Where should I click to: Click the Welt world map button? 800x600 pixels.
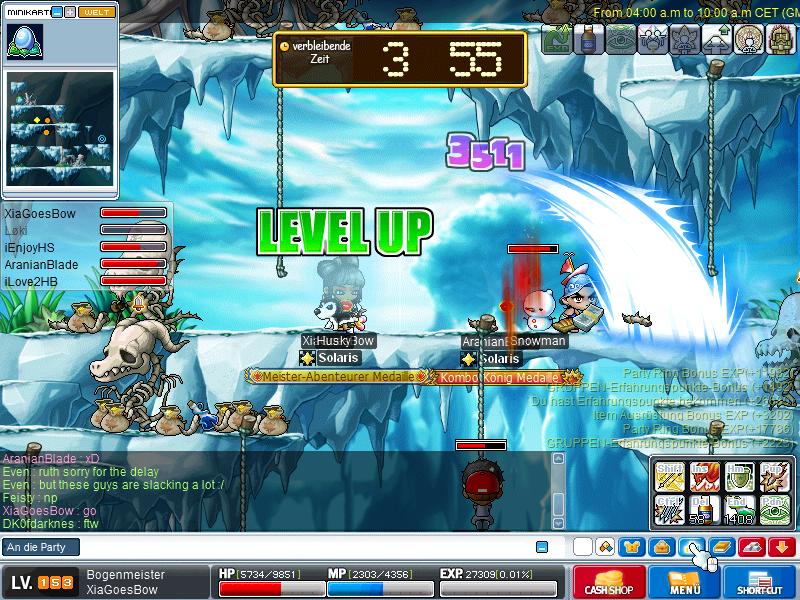click(x=99, y=12)
